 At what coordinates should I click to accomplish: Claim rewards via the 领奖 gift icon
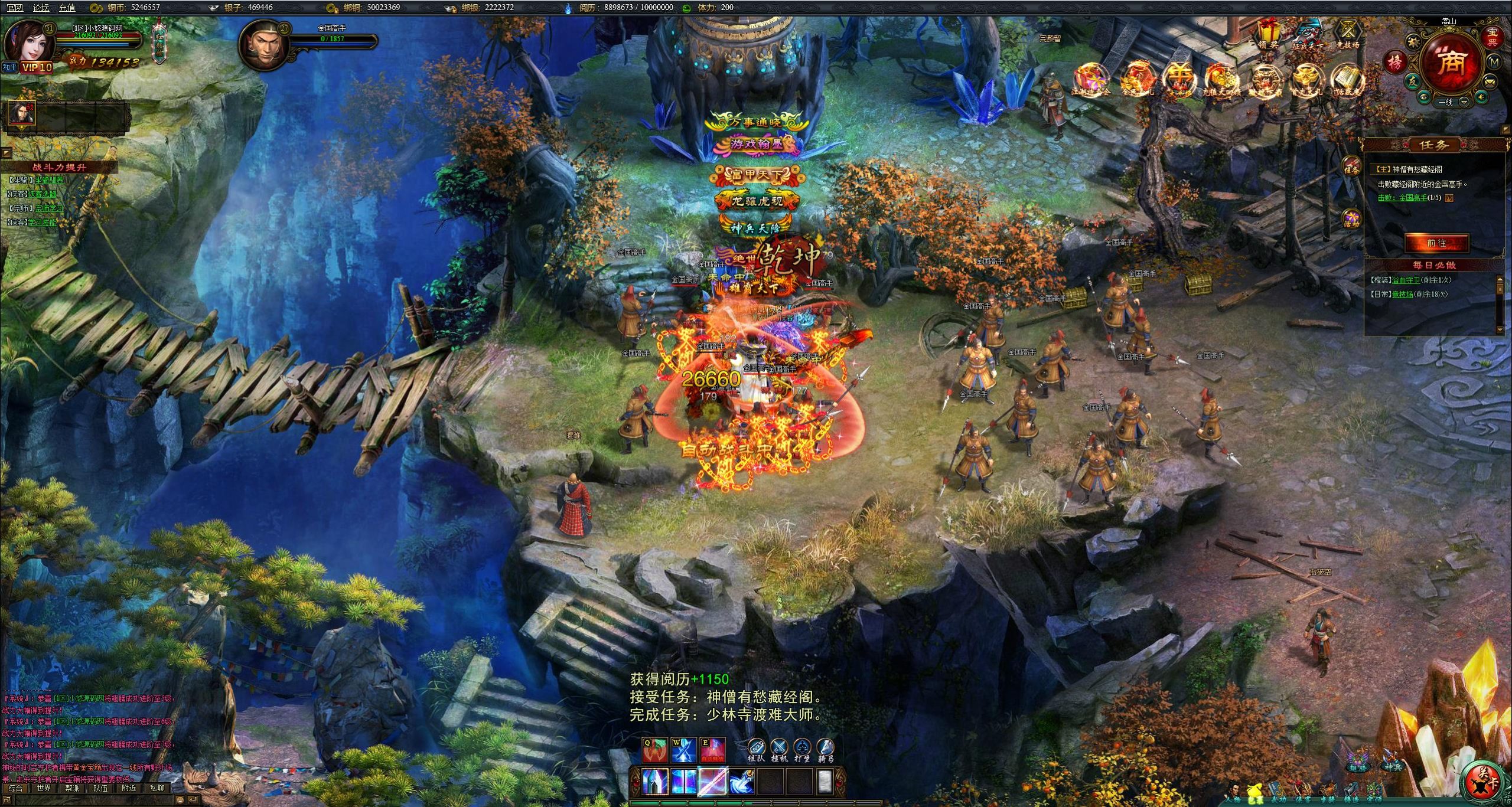pyautogui.click(x=1268, y=32)
